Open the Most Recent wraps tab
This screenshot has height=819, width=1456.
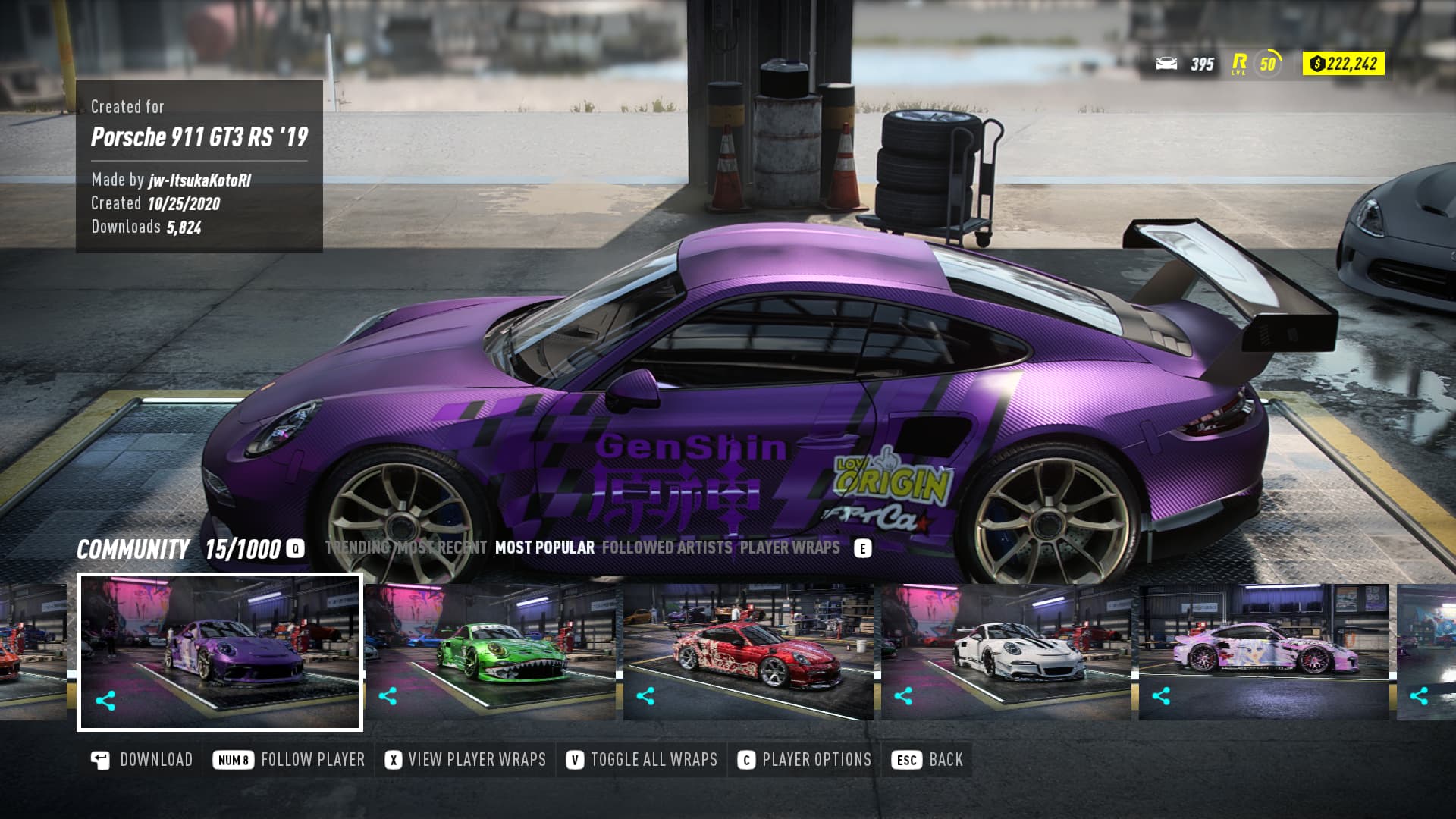click(x=444, y=548)
